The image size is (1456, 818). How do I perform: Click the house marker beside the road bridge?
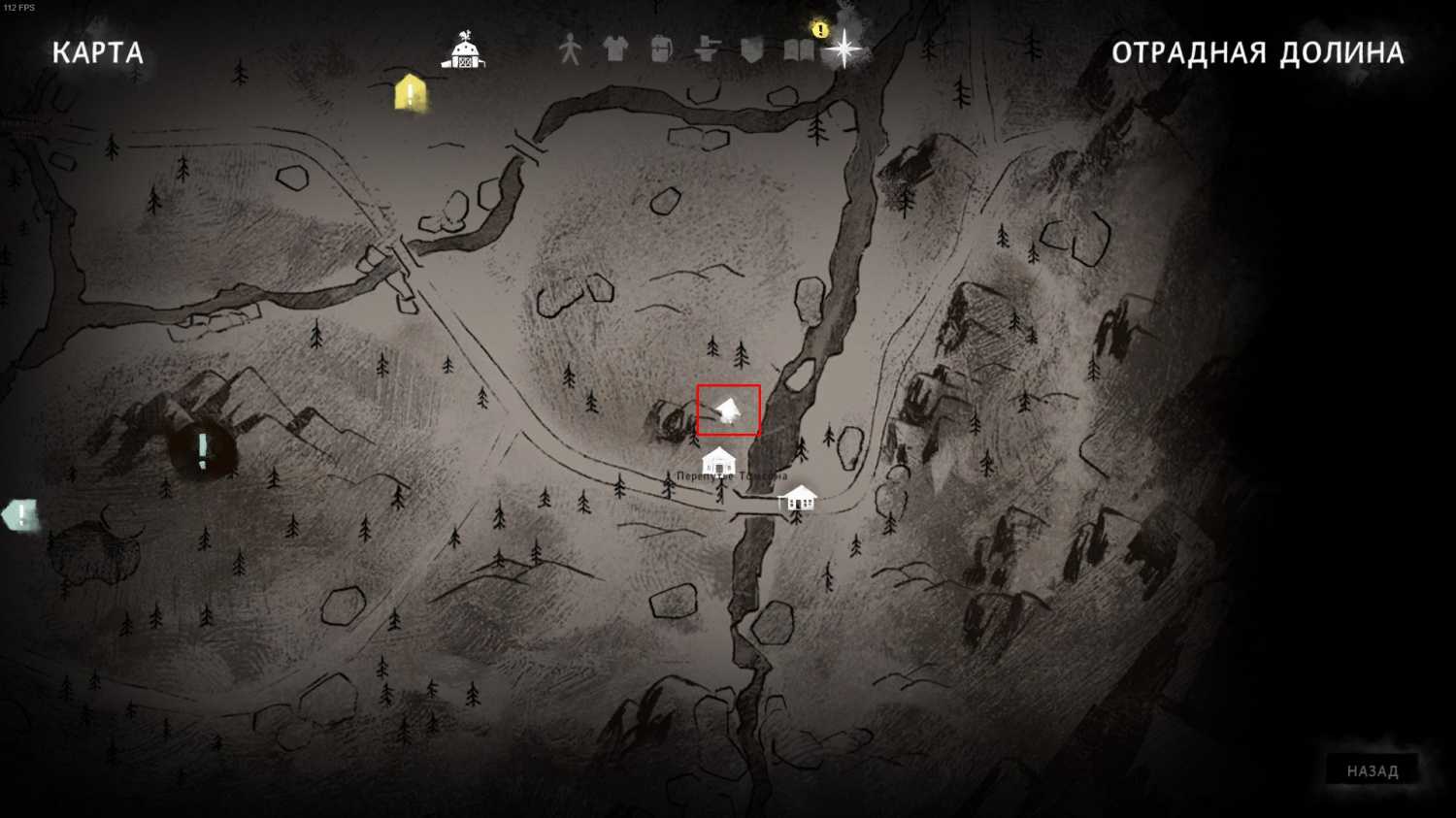tap(799, 498)
